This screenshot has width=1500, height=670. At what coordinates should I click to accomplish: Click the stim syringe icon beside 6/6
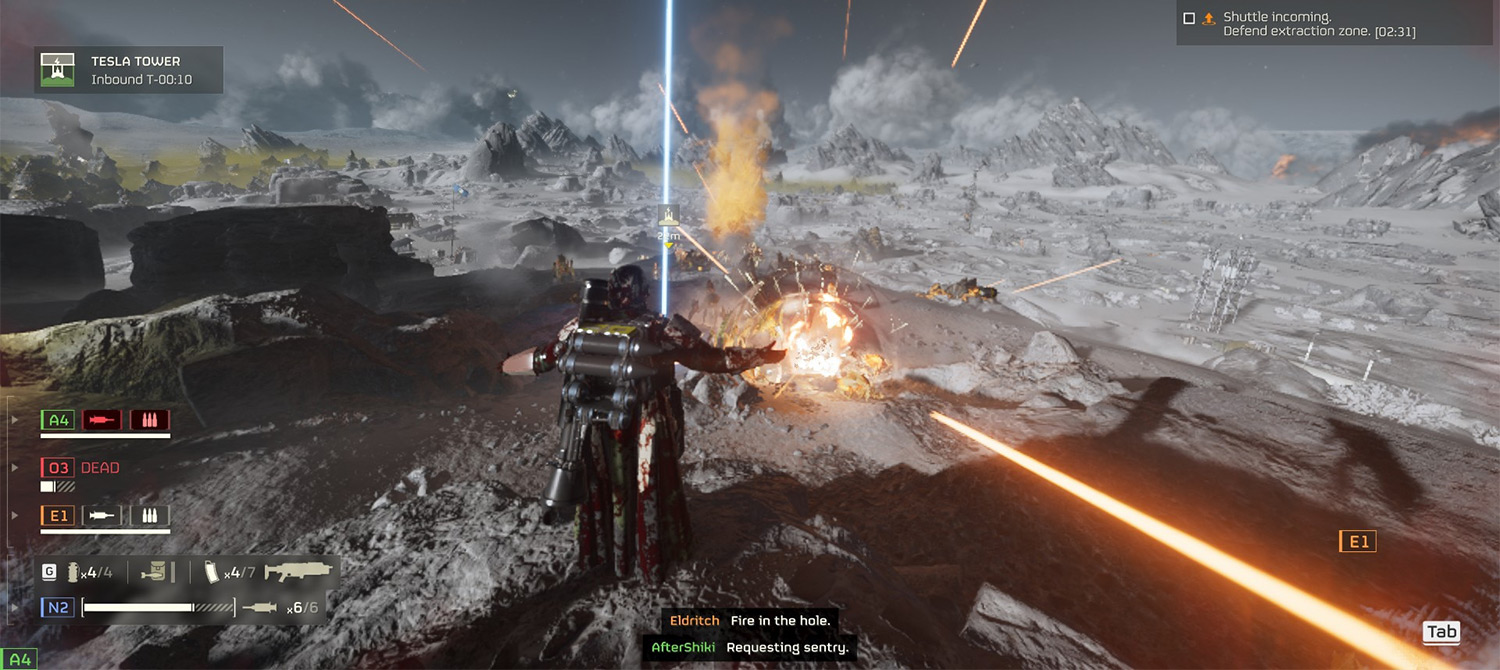click(x=259, y=607)
